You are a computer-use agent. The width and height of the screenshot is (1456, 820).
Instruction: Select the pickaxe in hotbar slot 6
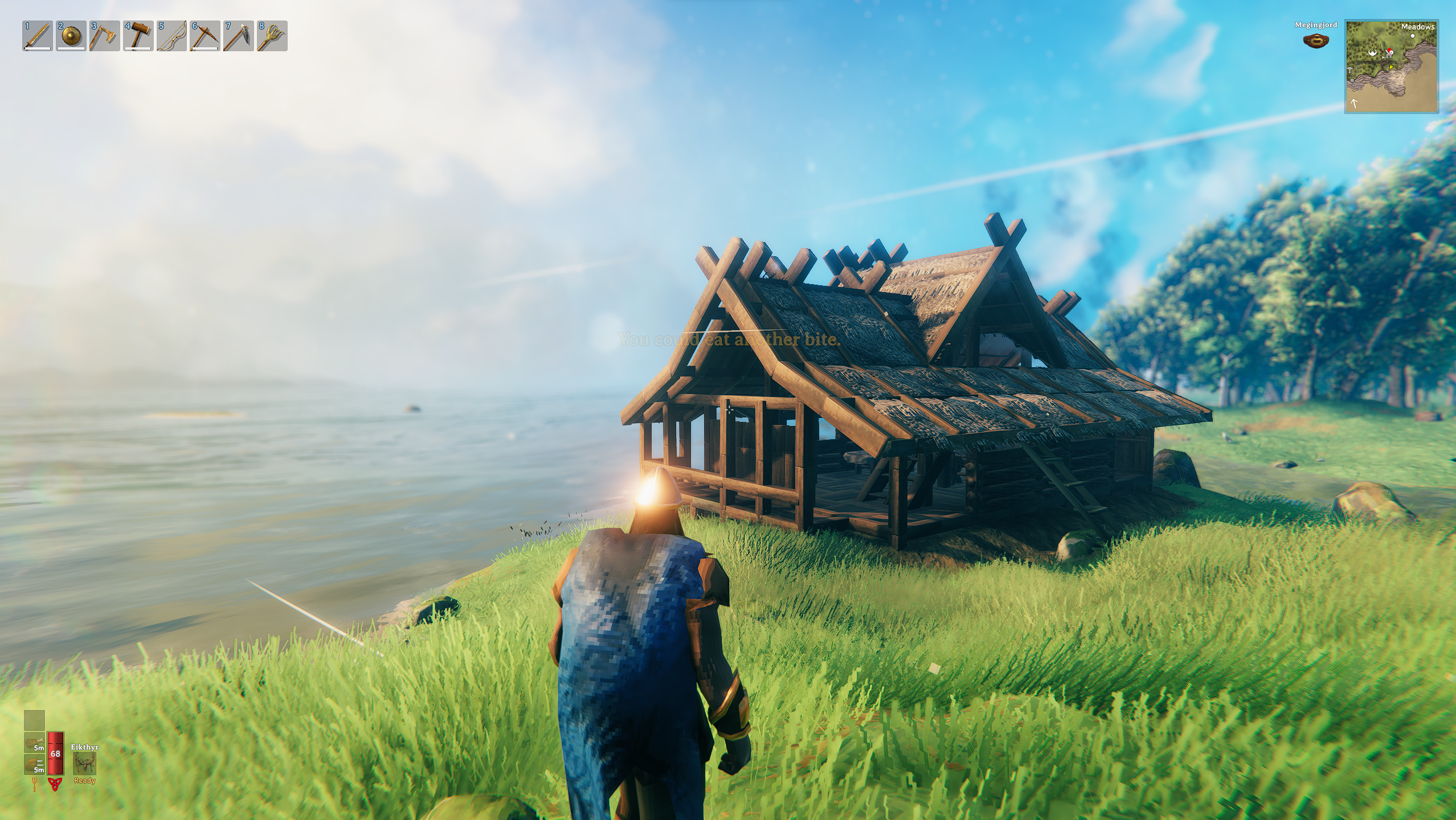click(x=205, y=36)
